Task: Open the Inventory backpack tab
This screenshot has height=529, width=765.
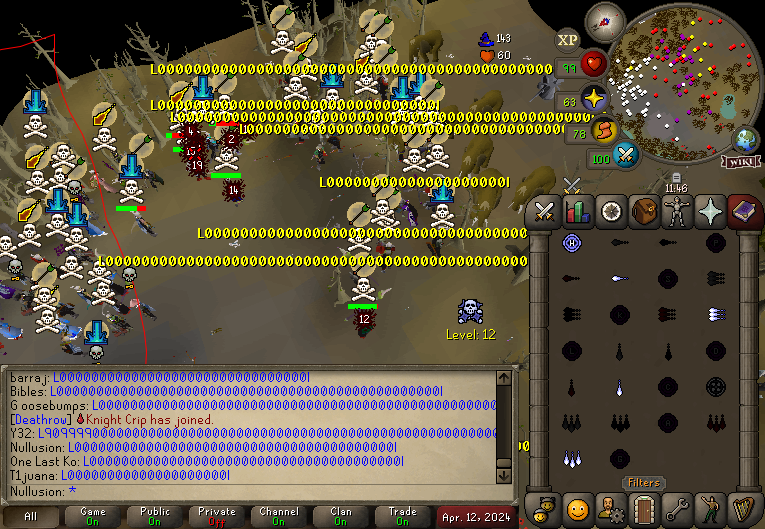Action: [644, 212]
